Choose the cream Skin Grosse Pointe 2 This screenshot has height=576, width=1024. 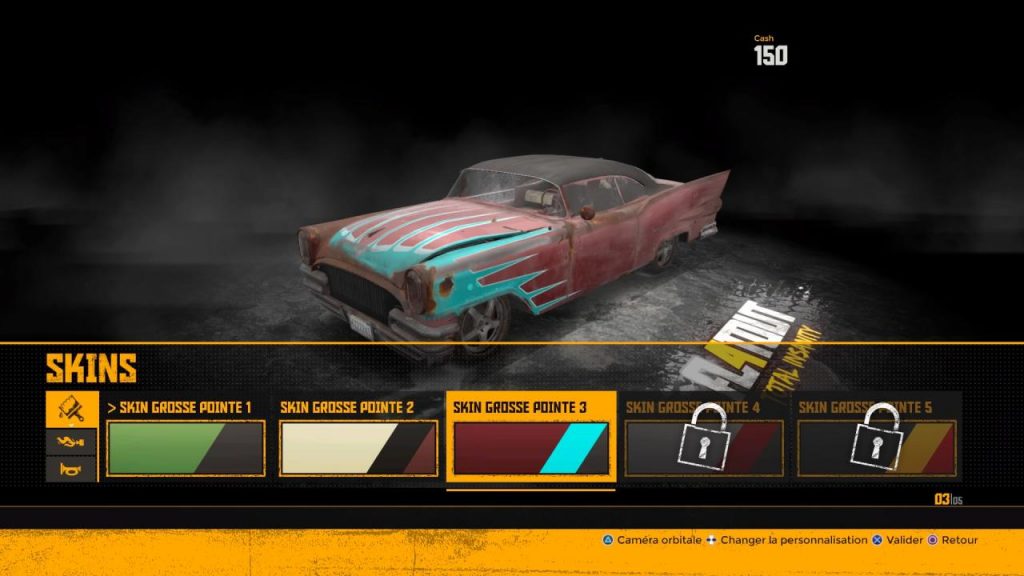(x=358, y=447)
